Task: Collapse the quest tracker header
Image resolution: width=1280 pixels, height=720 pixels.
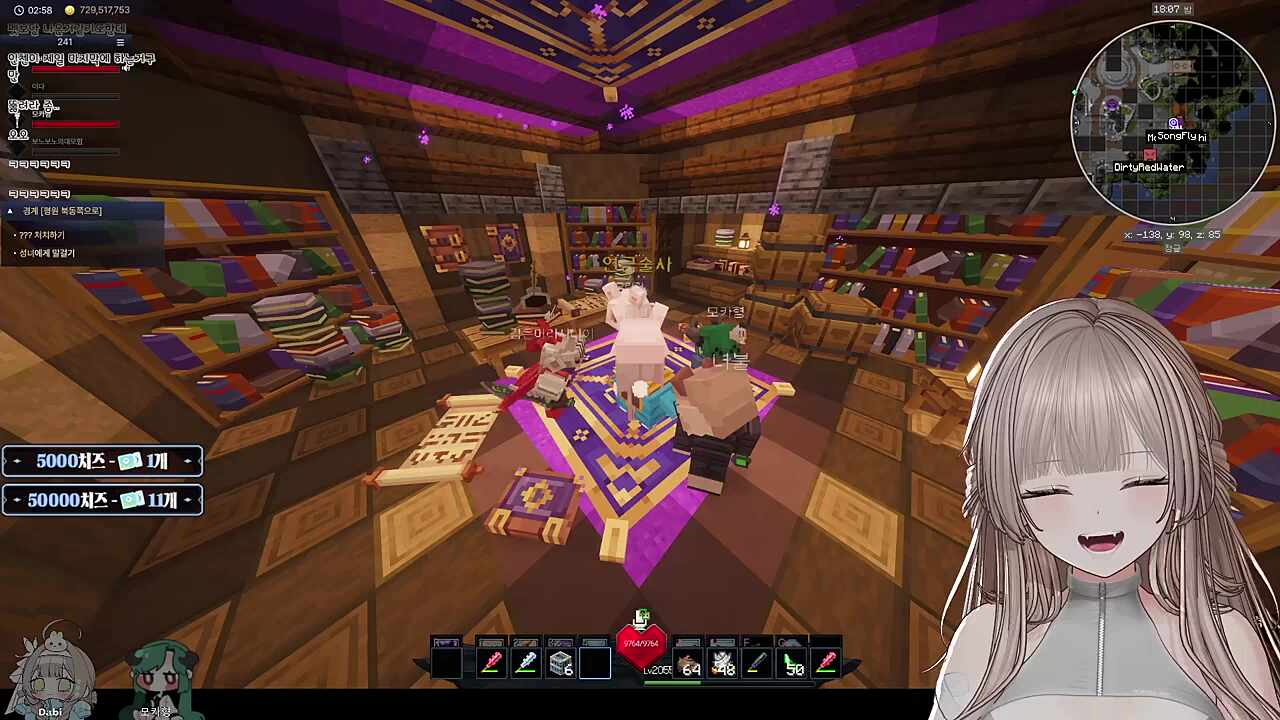Action: (x=10, y=211)
